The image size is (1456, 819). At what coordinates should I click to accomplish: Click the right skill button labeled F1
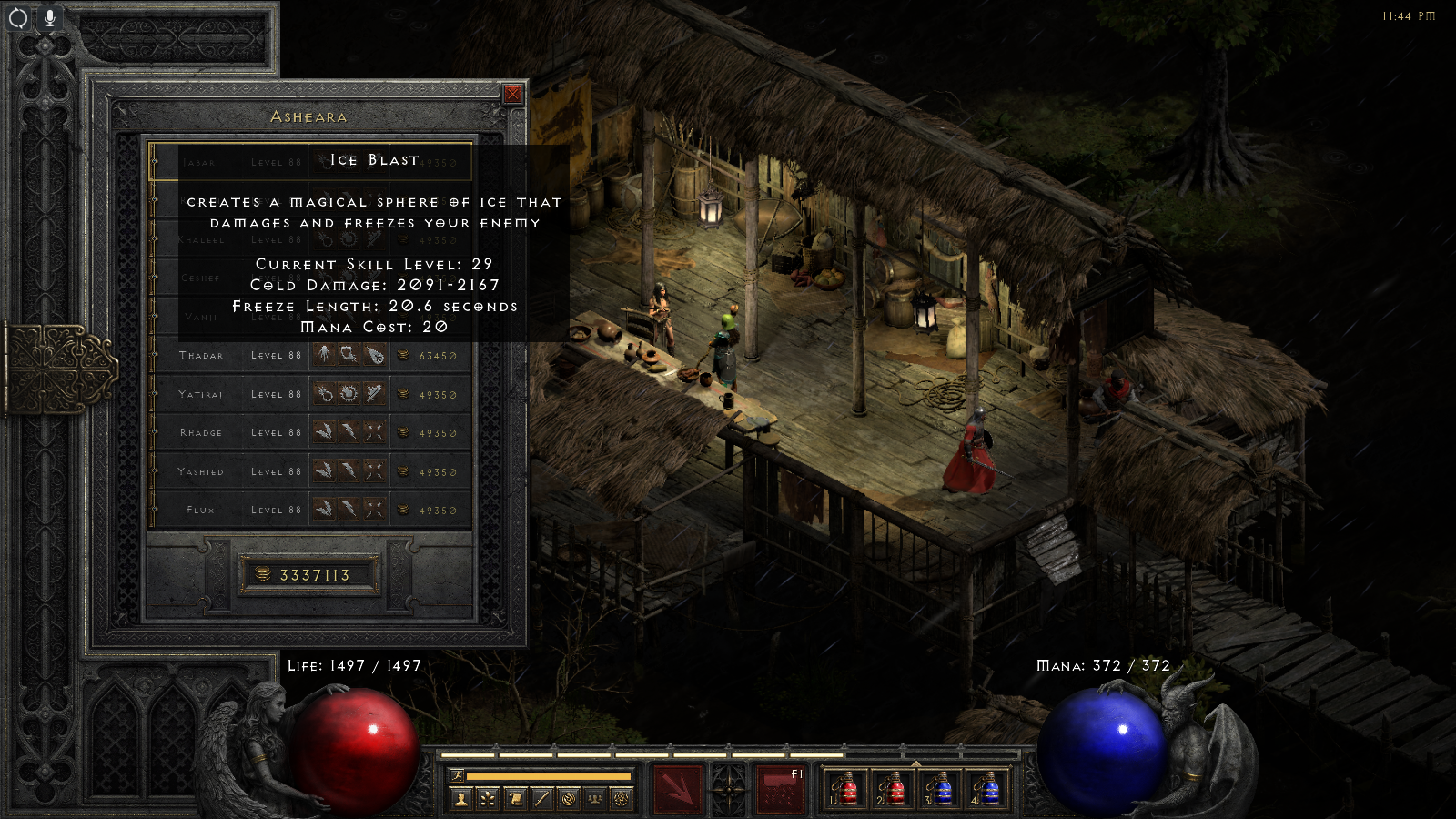point(781,788)
